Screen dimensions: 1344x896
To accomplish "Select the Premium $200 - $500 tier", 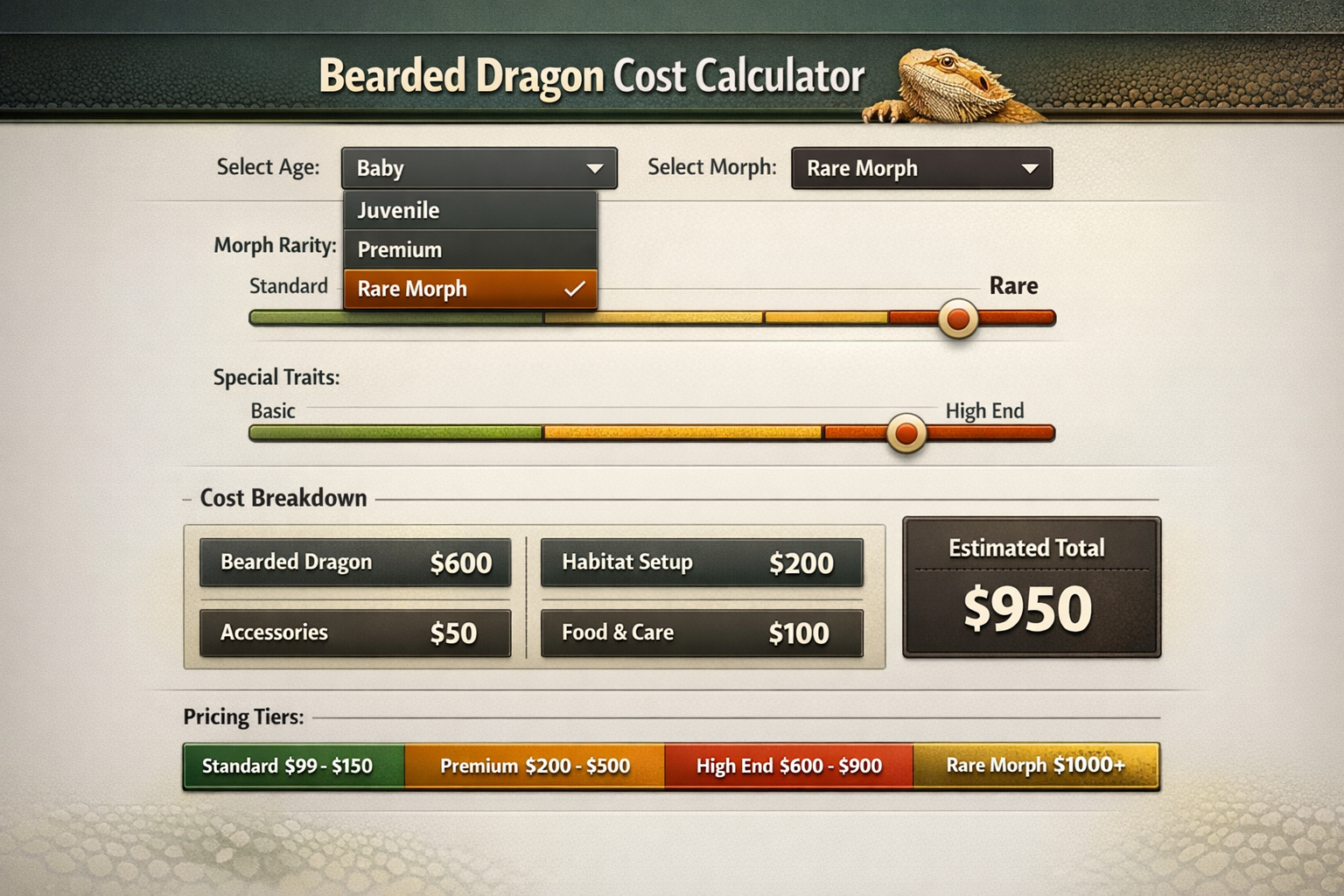I will click(x=535, y=766).
